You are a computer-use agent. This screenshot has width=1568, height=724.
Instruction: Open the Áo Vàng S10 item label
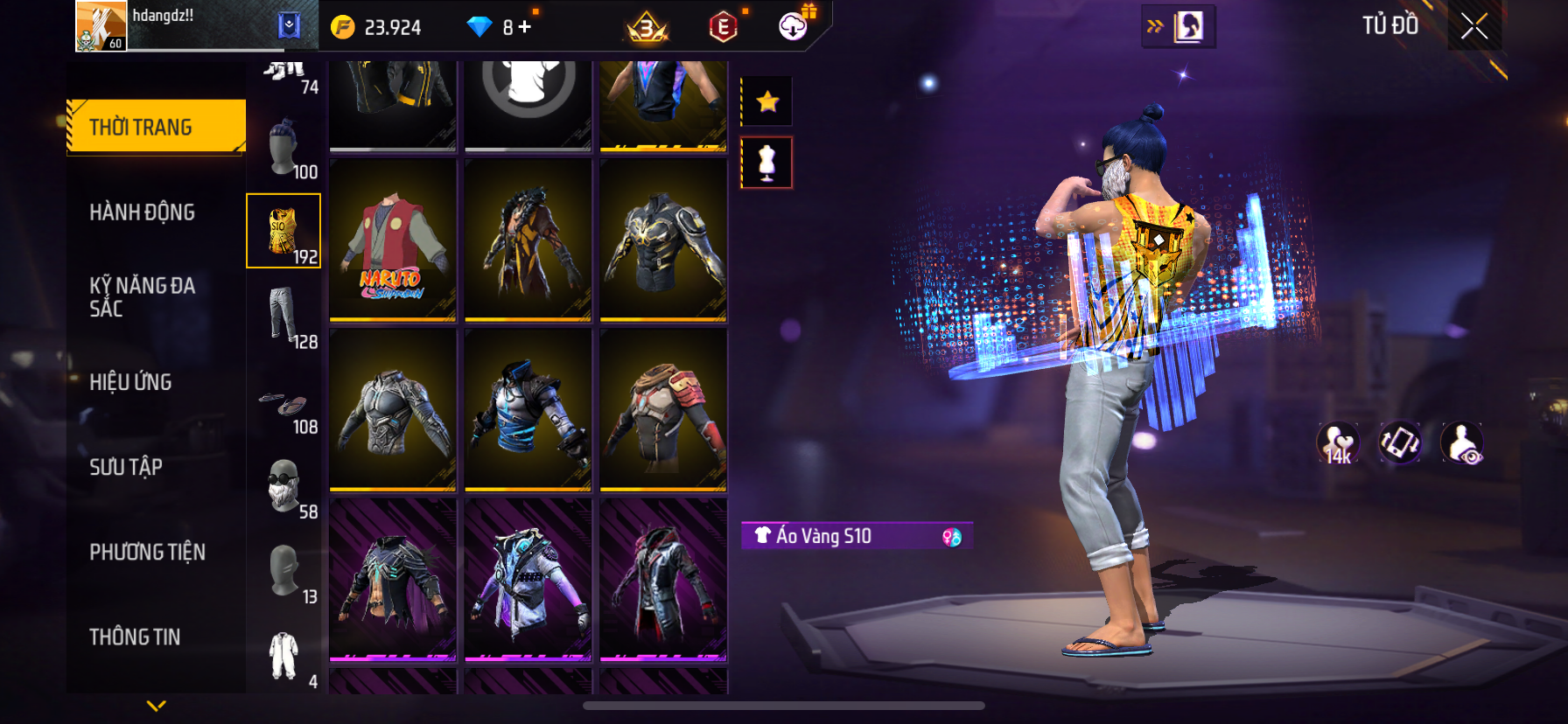point(857,536)
